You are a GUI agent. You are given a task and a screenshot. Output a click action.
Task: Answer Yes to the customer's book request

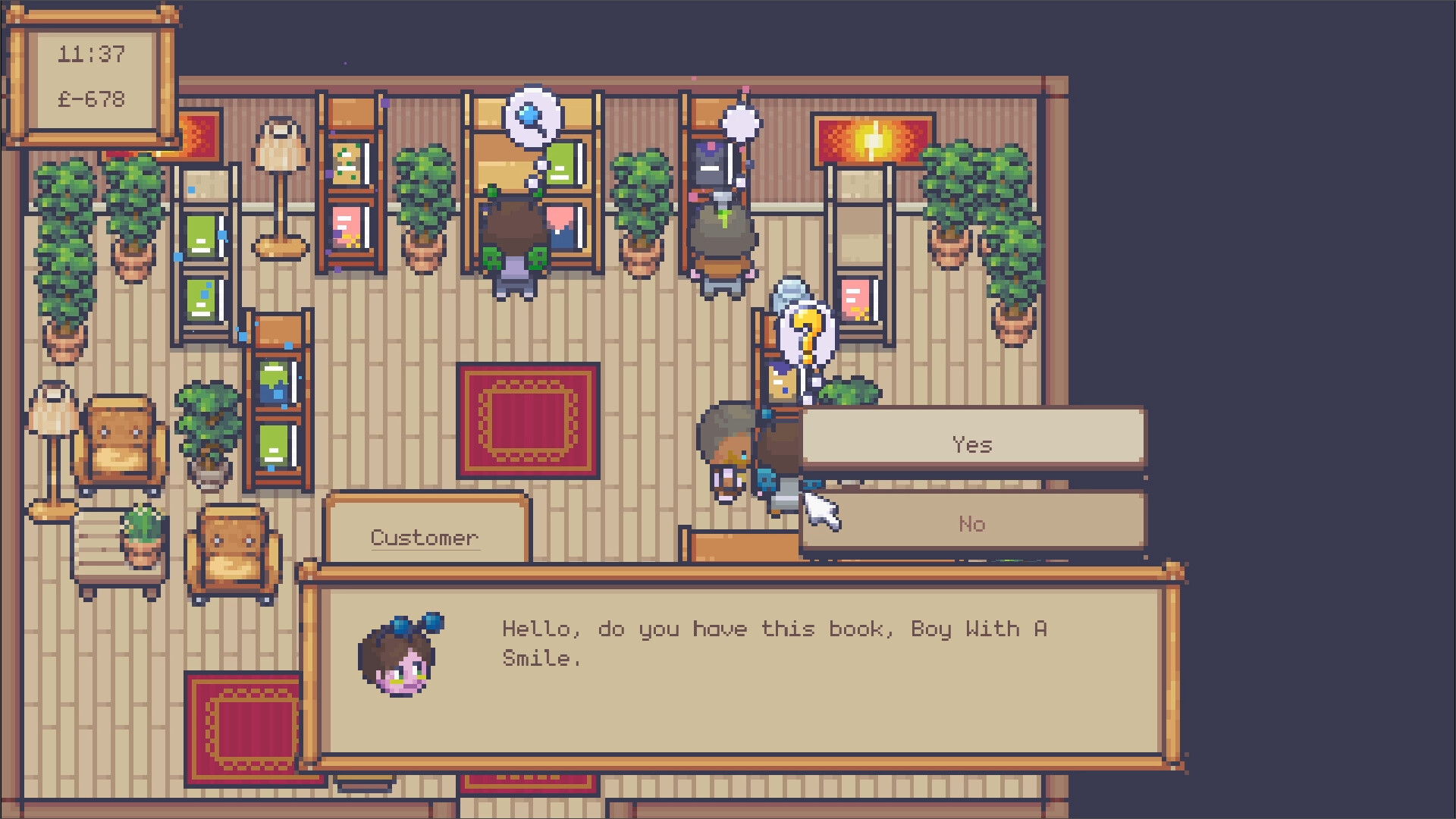[973, 444]
